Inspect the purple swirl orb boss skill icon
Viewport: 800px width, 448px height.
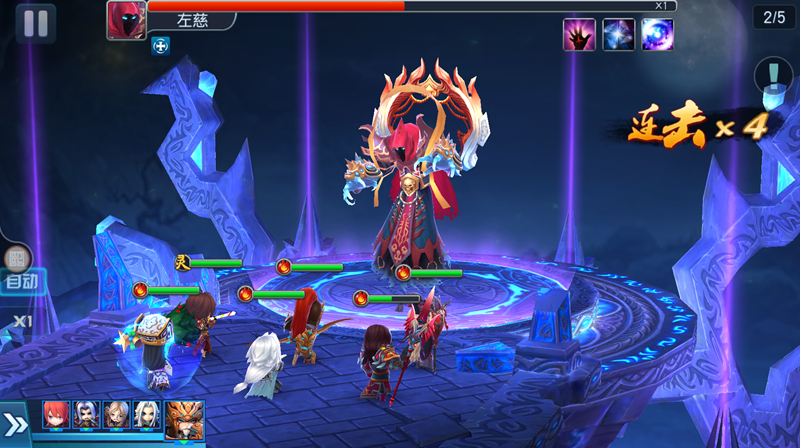click(x=657, y=35)
